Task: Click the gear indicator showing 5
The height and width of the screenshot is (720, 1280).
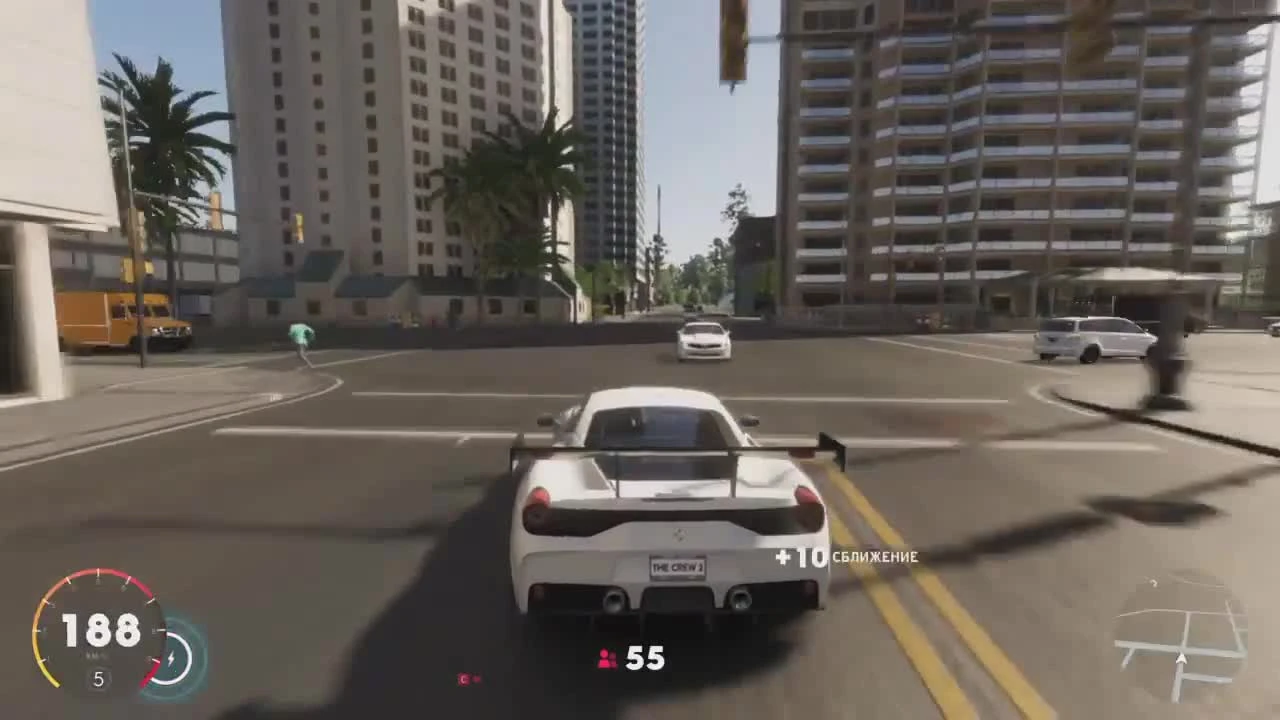Action: tap(98, 678)
